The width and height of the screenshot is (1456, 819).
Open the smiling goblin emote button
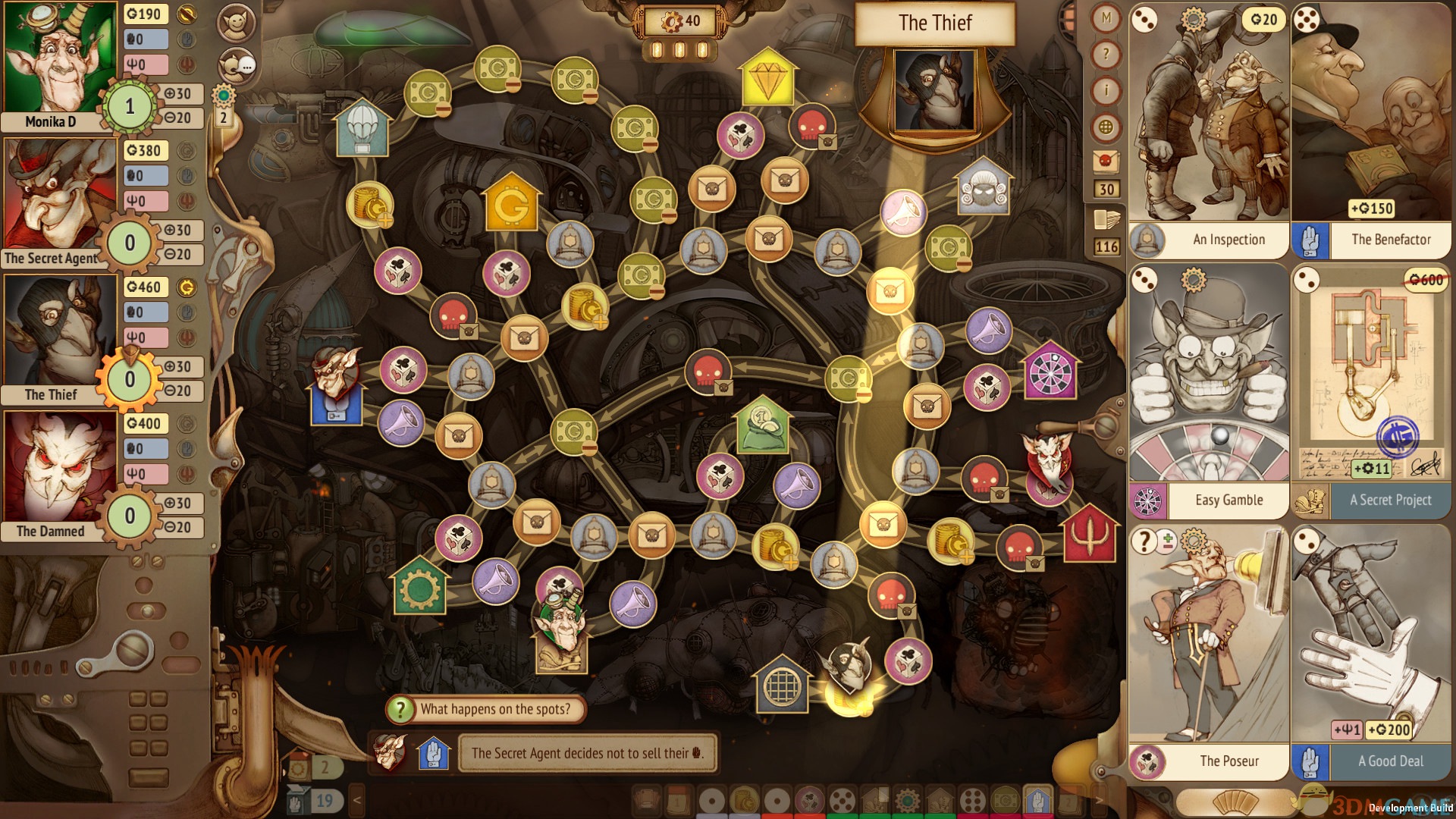[236, 24]
